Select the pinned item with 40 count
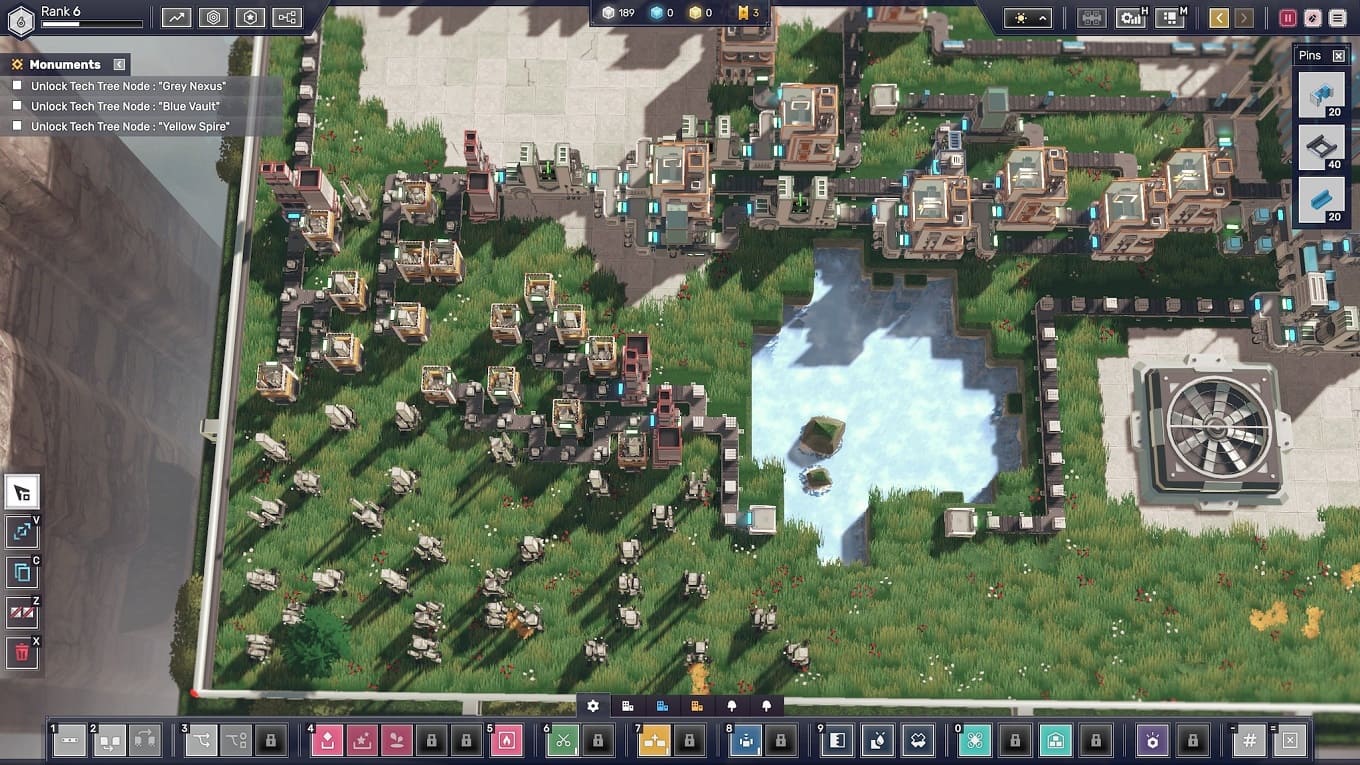Image resolution: width=1360 pixels, height=765 pixels. [1321, 148]
